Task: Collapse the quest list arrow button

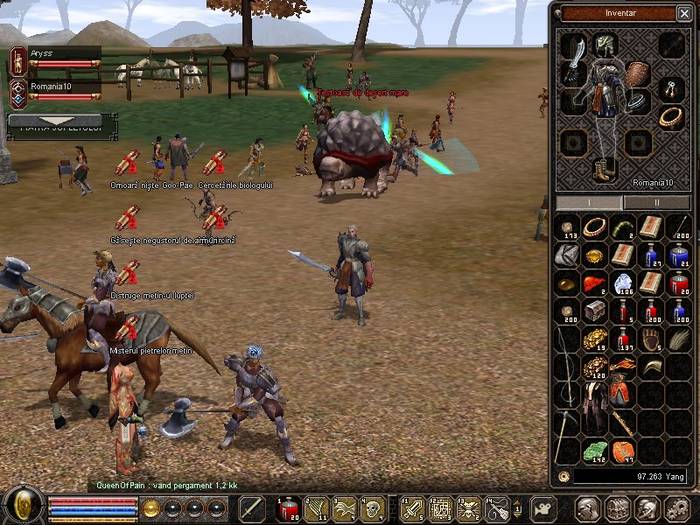Action: pos(57,120)
